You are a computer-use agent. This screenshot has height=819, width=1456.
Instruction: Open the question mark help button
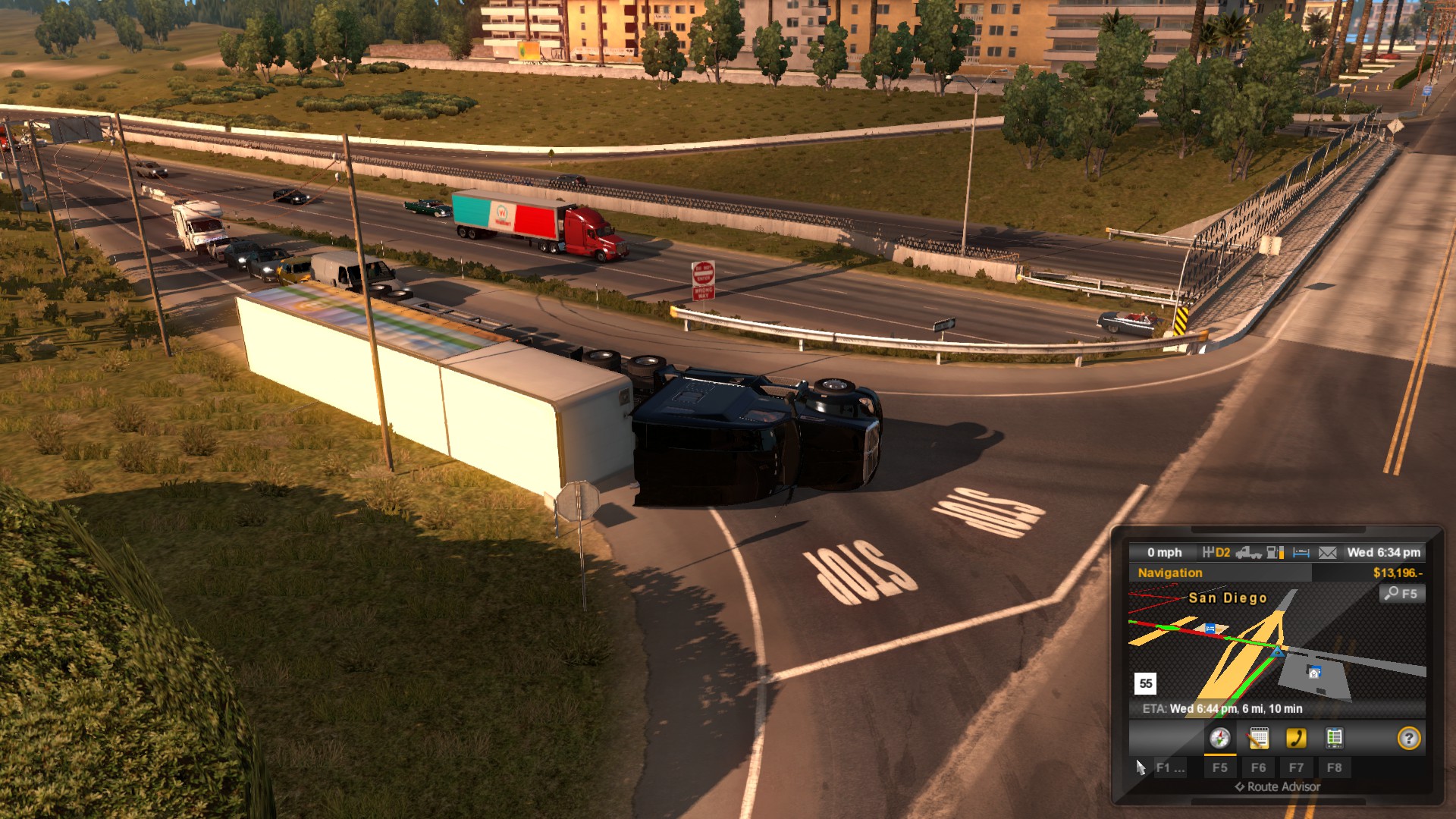pyautogui.click(x=1408, y=739)
